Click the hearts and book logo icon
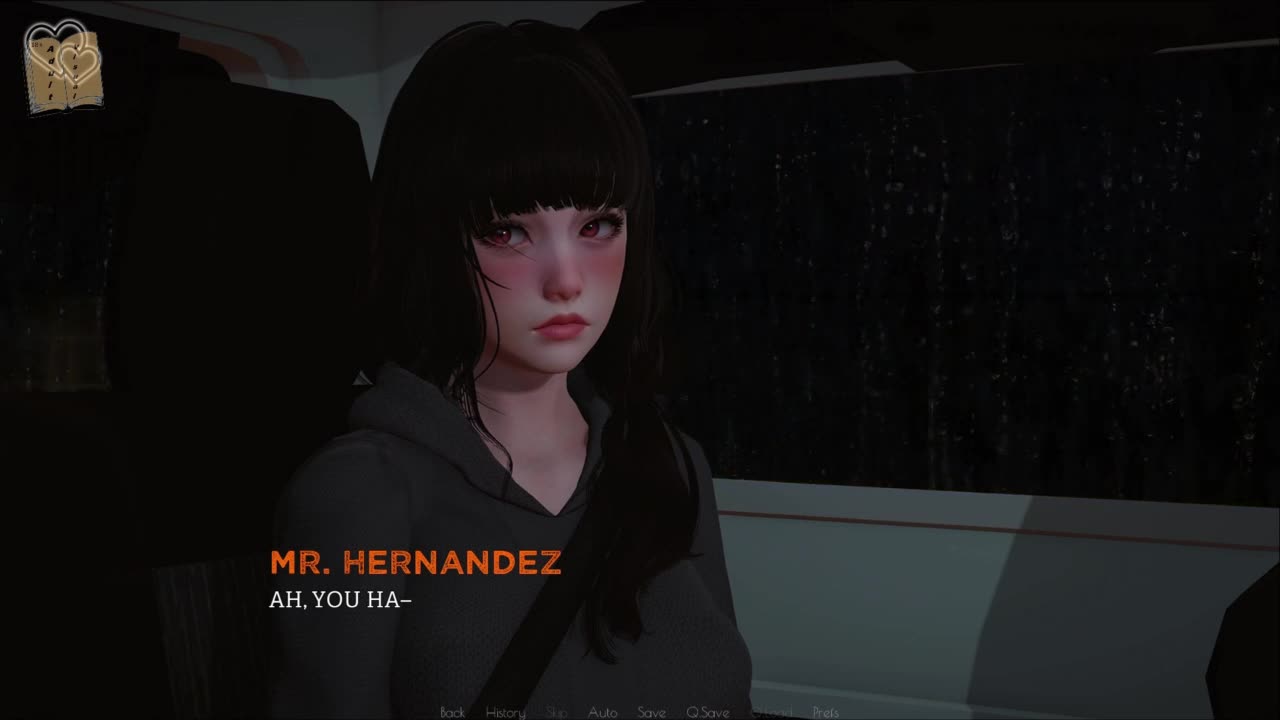The width and height of the screenshot is (1280, 720). tap(63, 66)
